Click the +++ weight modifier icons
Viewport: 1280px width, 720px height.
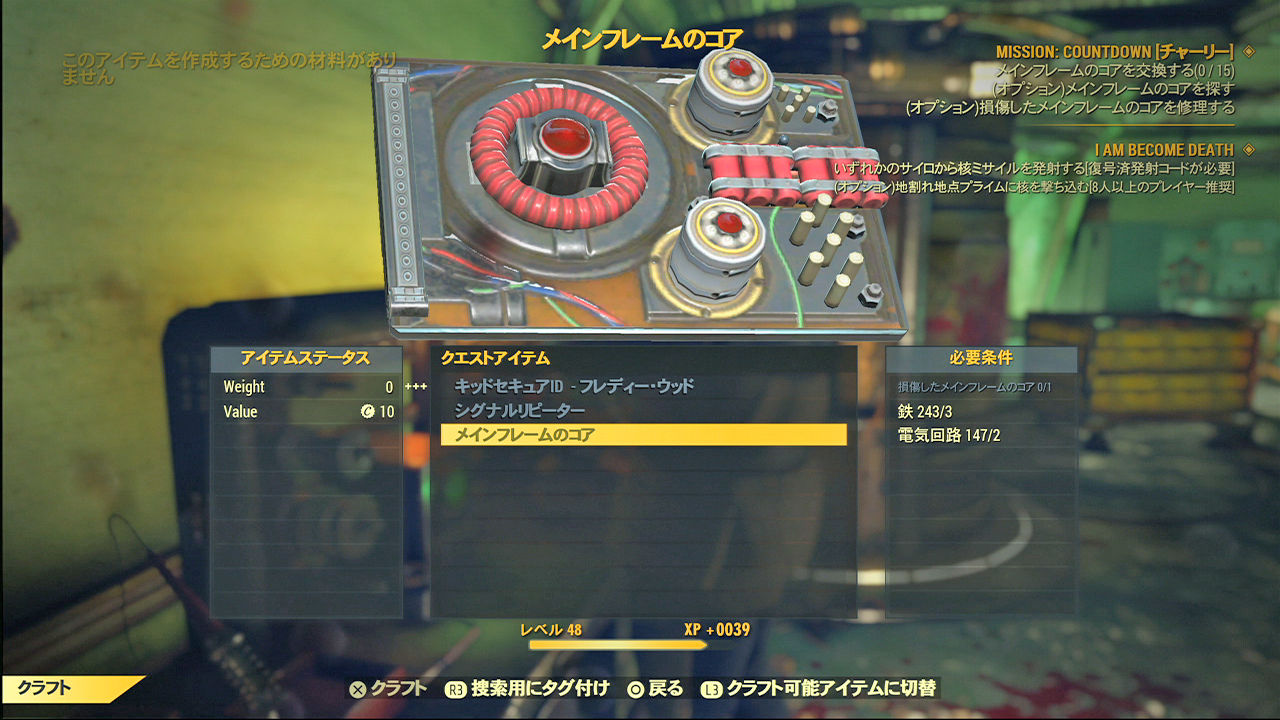click(417, 387)
